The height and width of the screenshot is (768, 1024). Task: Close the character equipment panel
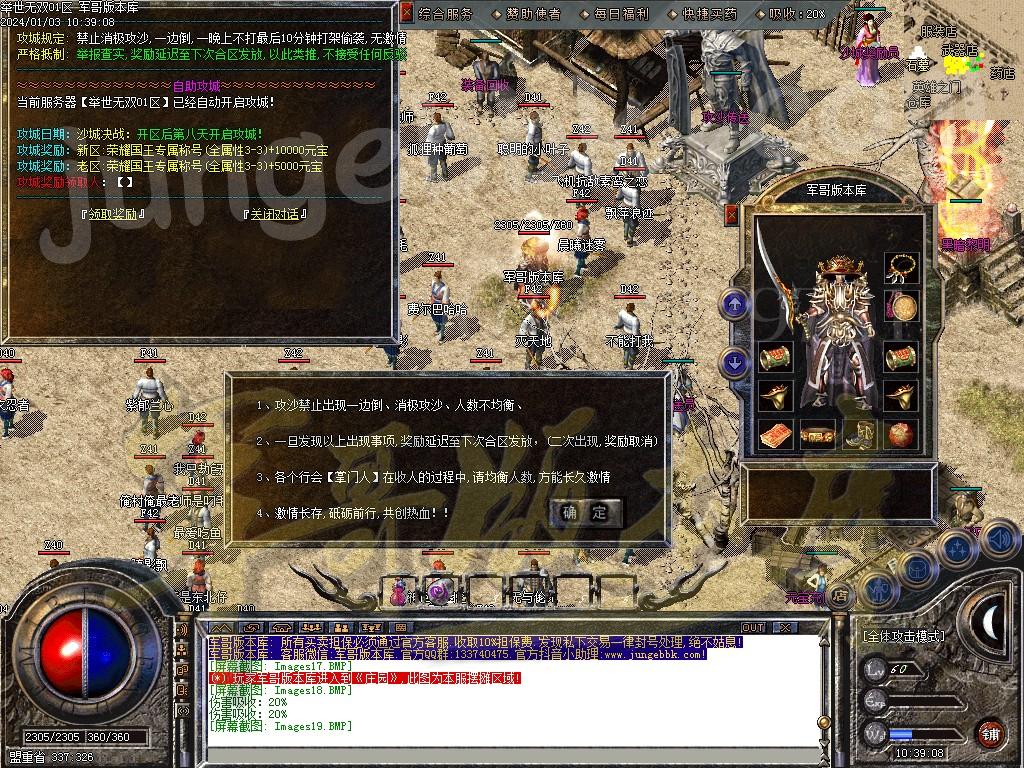[731, 213]
